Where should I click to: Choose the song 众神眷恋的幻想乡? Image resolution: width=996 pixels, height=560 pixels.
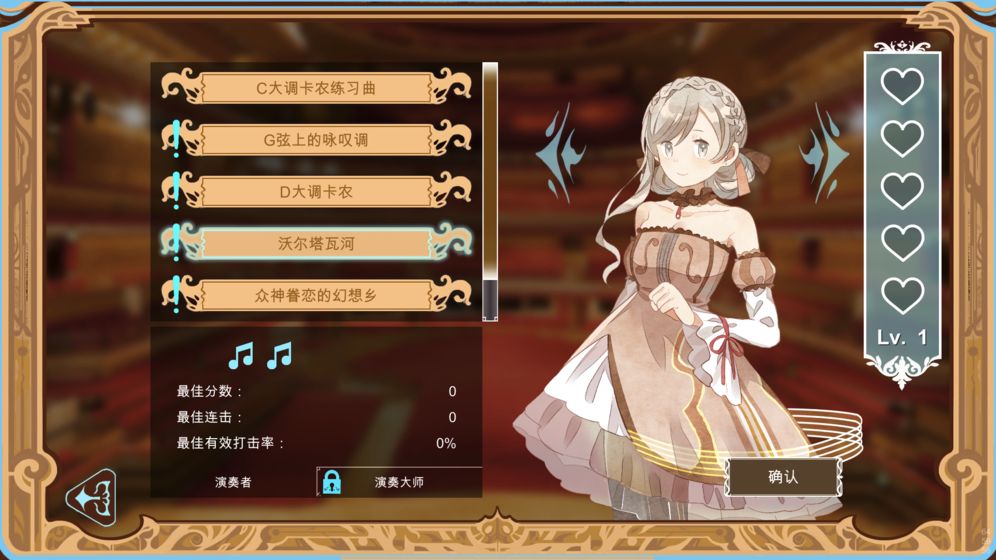[x=316, y=295]
